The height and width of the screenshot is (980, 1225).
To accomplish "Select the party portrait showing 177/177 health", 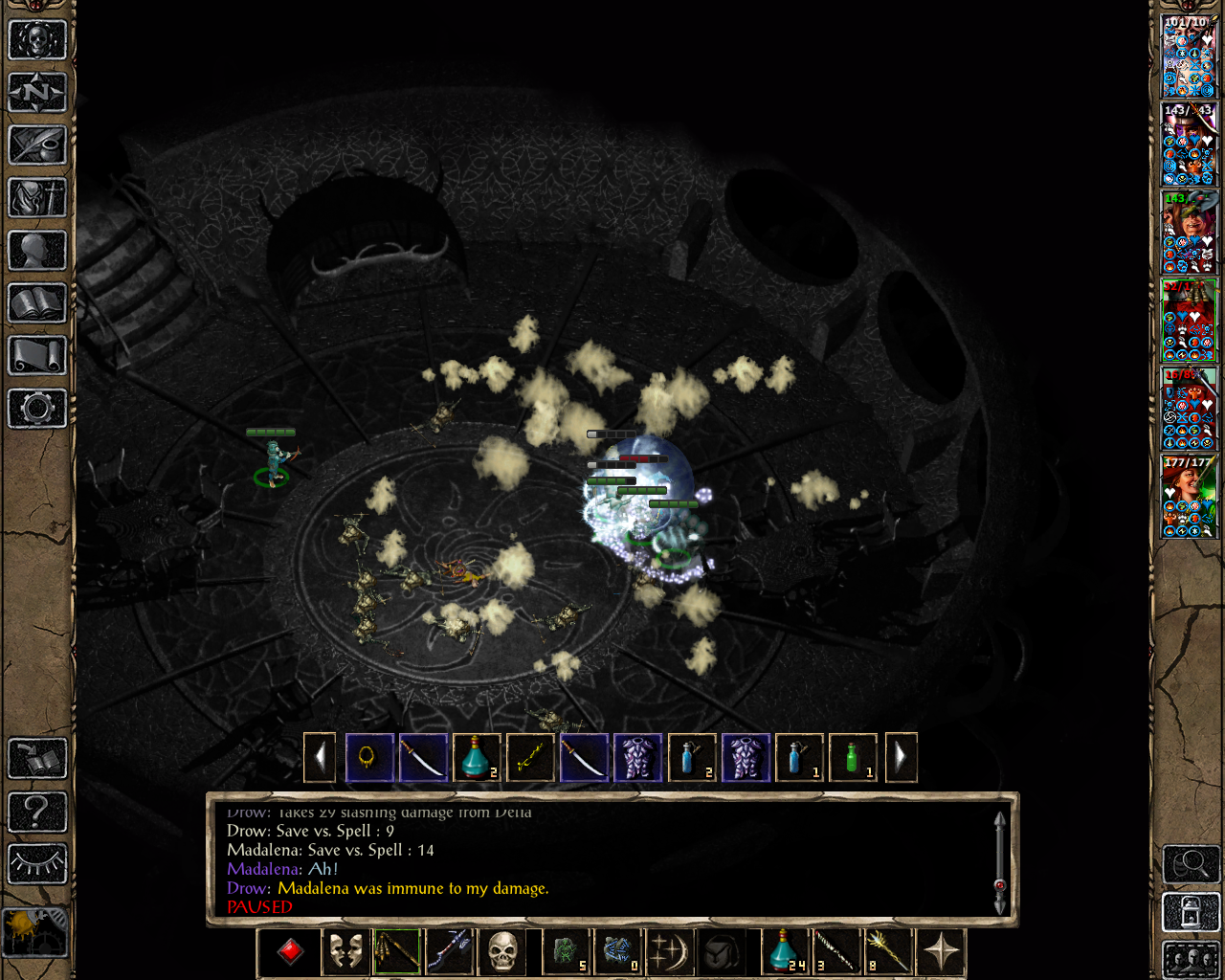I will (1189, 497).
